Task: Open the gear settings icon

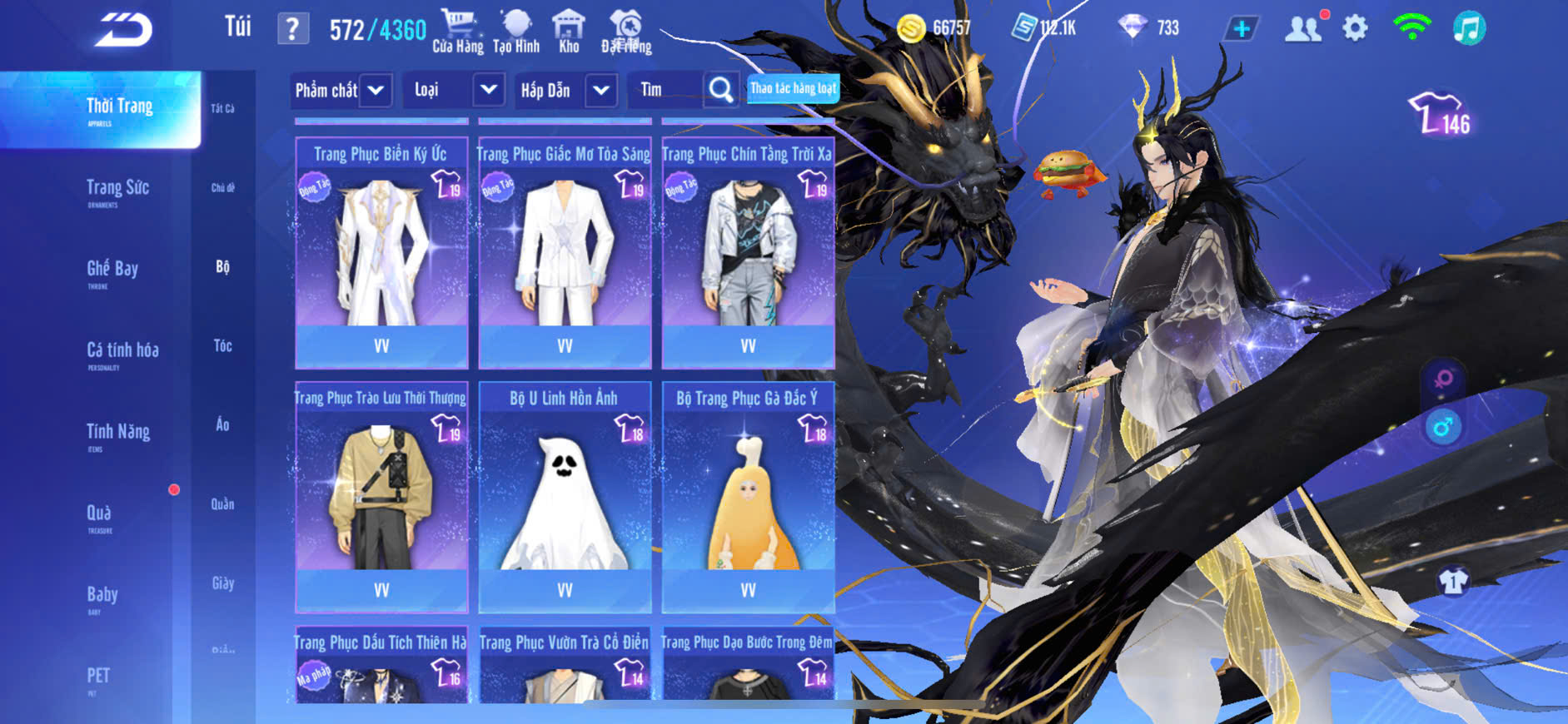Action: [1355, 29]
